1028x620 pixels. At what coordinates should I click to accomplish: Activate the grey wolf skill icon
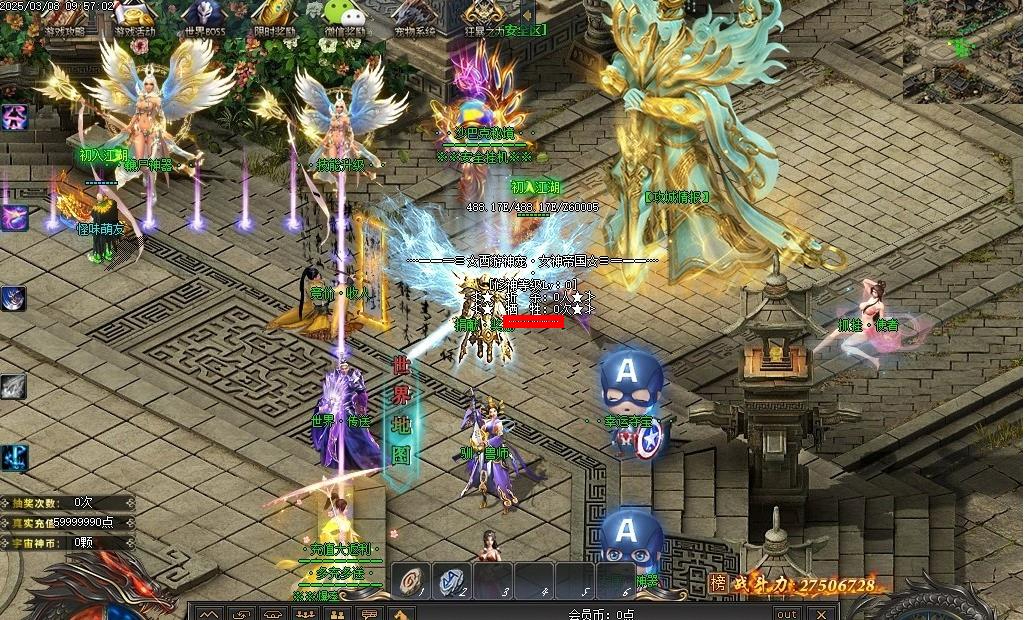click(x=13, y=386)
